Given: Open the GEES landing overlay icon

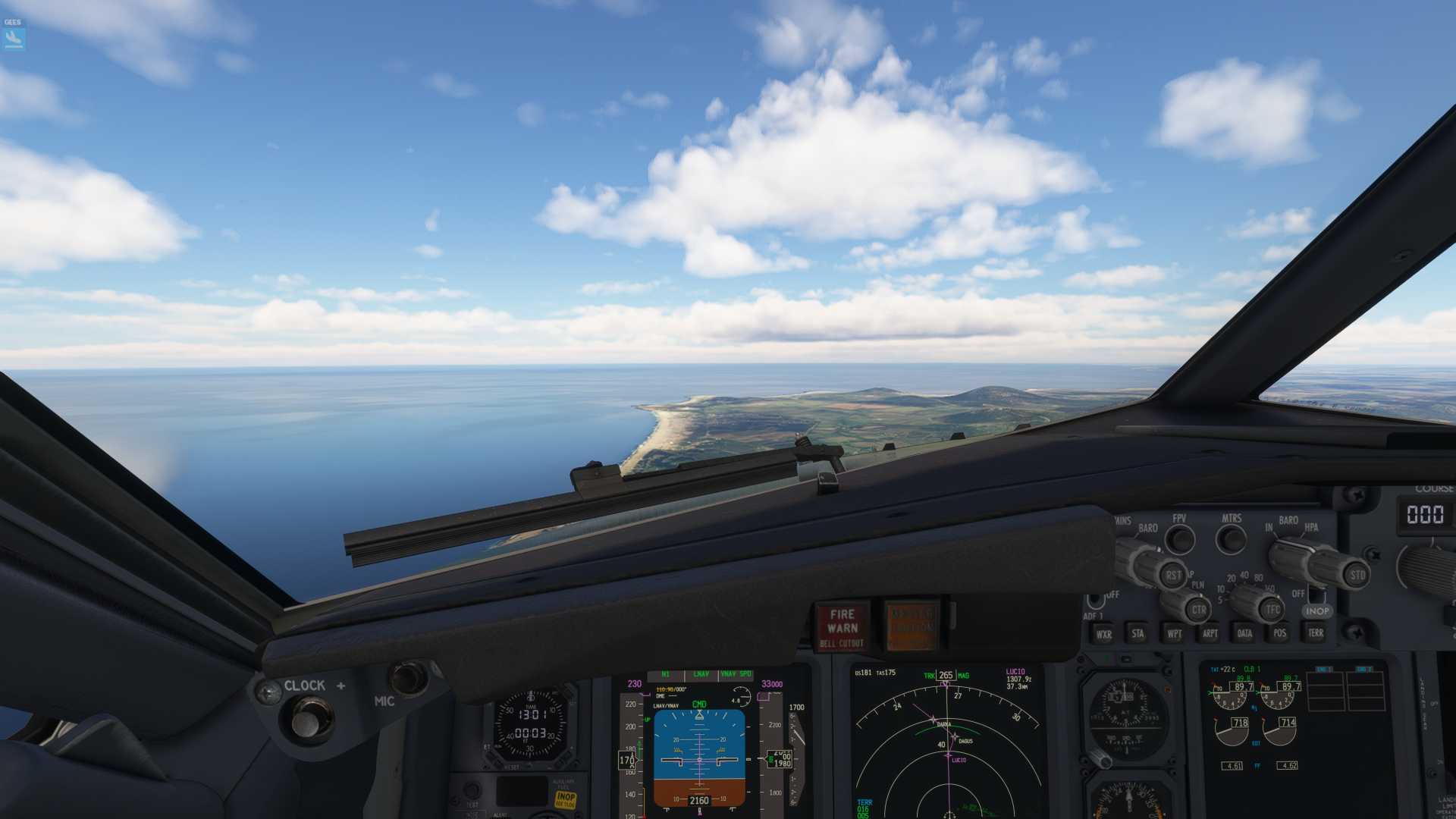Looking at the screenshot, I should point(14,38).
